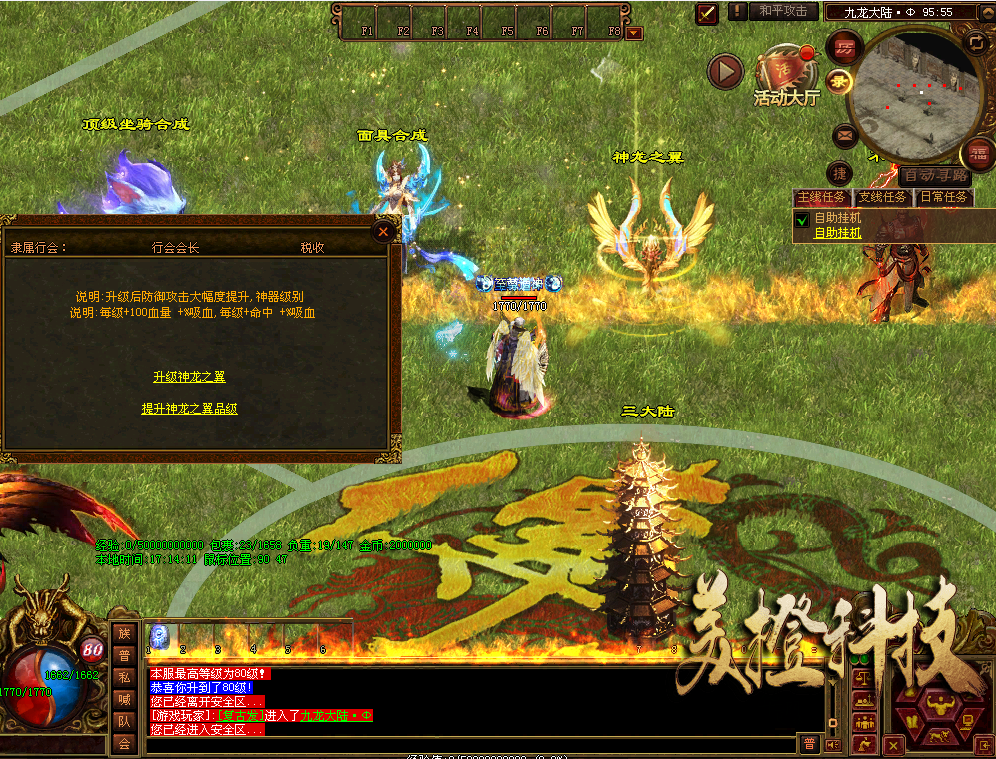Toggle the 自助挂机 checkbox
This screenshot has height=759, width=996.
pos(801,219)
